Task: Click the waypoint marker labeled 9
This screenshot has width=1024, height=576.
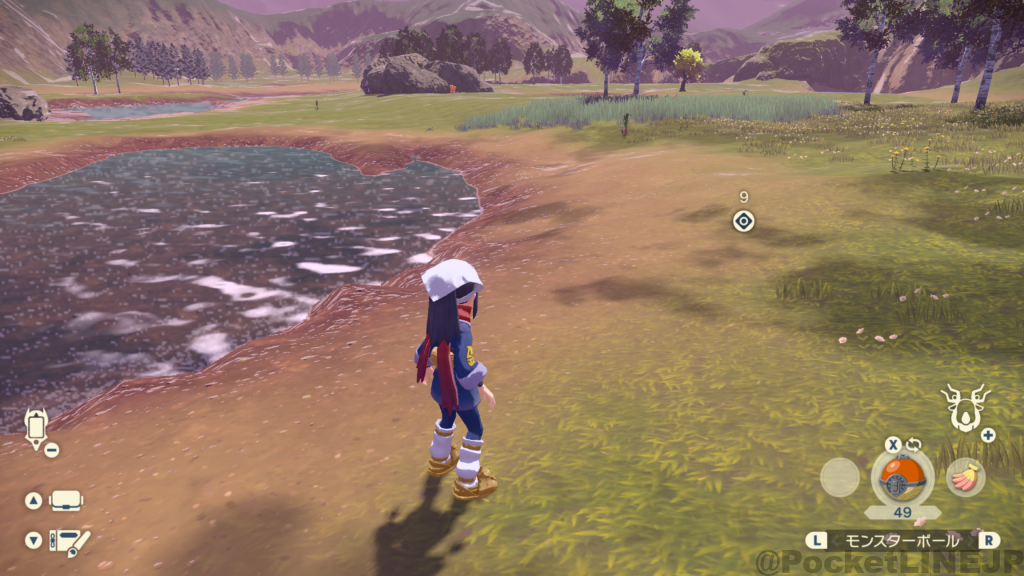Action: point(743,221)
